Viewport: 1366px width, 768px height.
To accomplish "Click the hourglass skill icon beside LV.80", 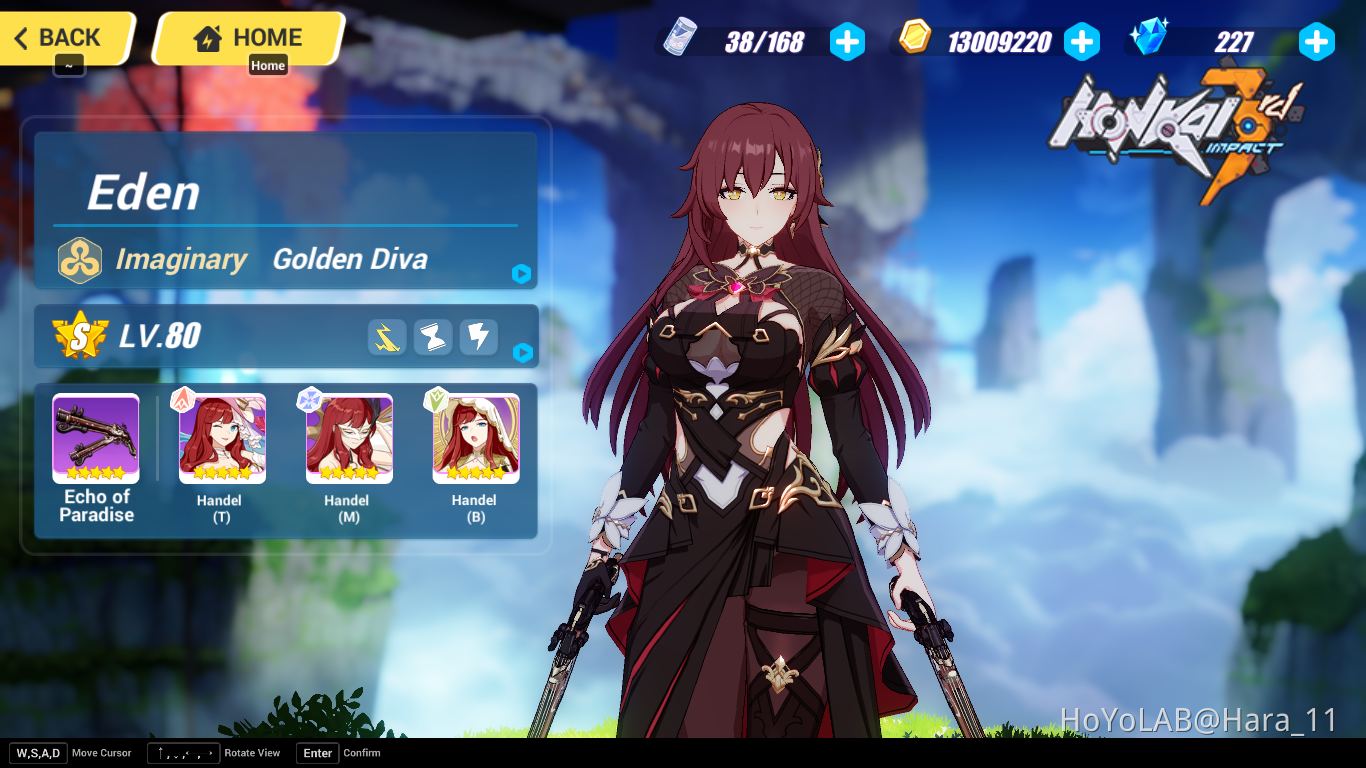I will pyautogui.click(x=432, y=337).
